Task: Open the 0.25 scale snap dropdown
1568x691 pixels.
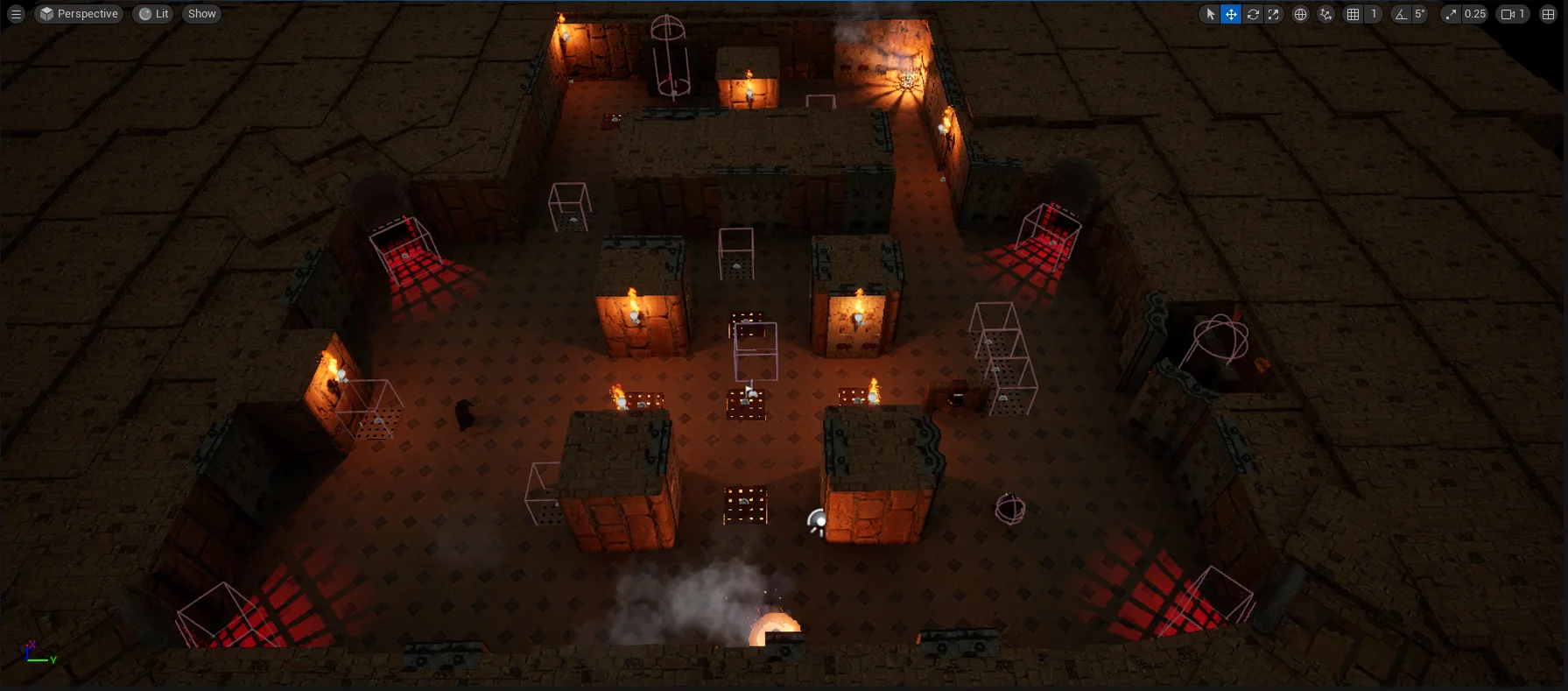Action: (x=1475, y=14)
